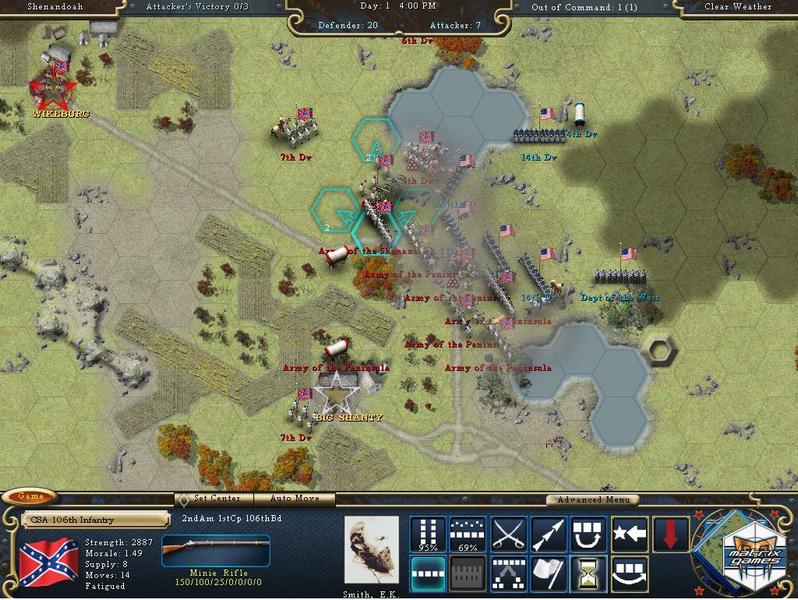Select the about-face U-turn arrow icon
Image resolution: width=798 pixels, height=600 pixels.
590,535
